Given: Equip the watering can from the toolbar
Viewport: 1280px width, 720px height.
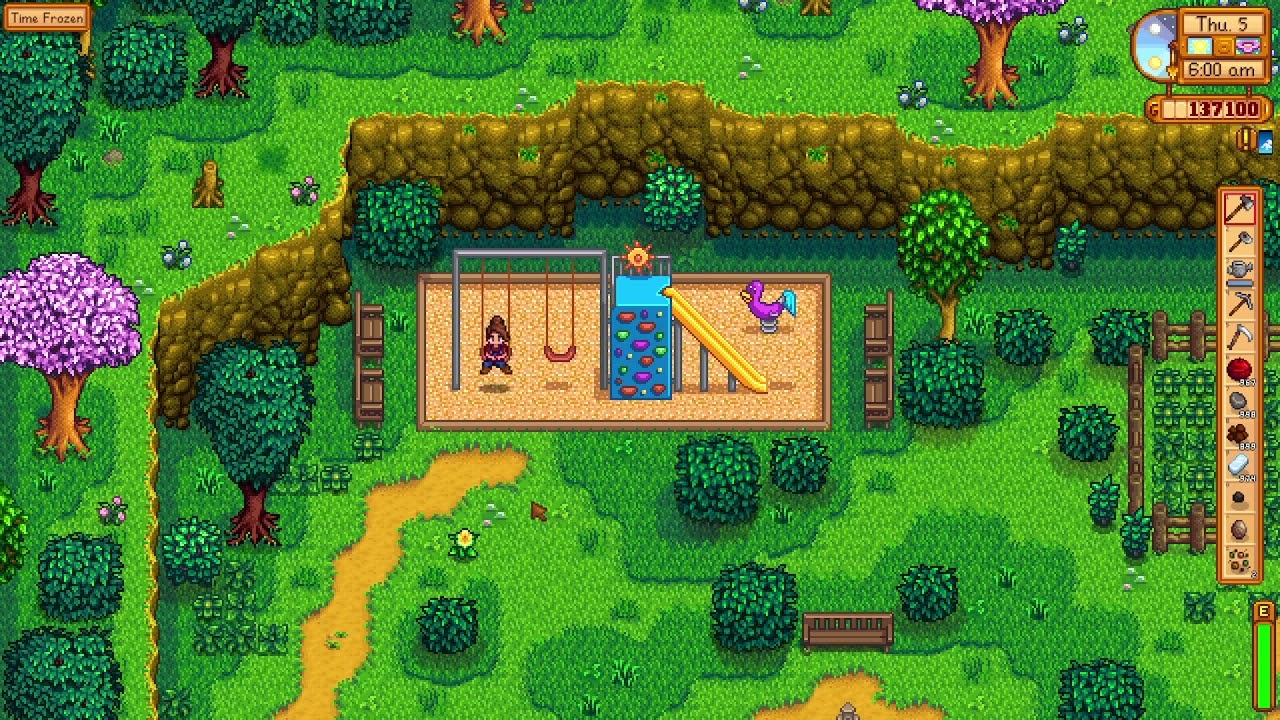Looking at the screenshot, I should coord(1240,268).
